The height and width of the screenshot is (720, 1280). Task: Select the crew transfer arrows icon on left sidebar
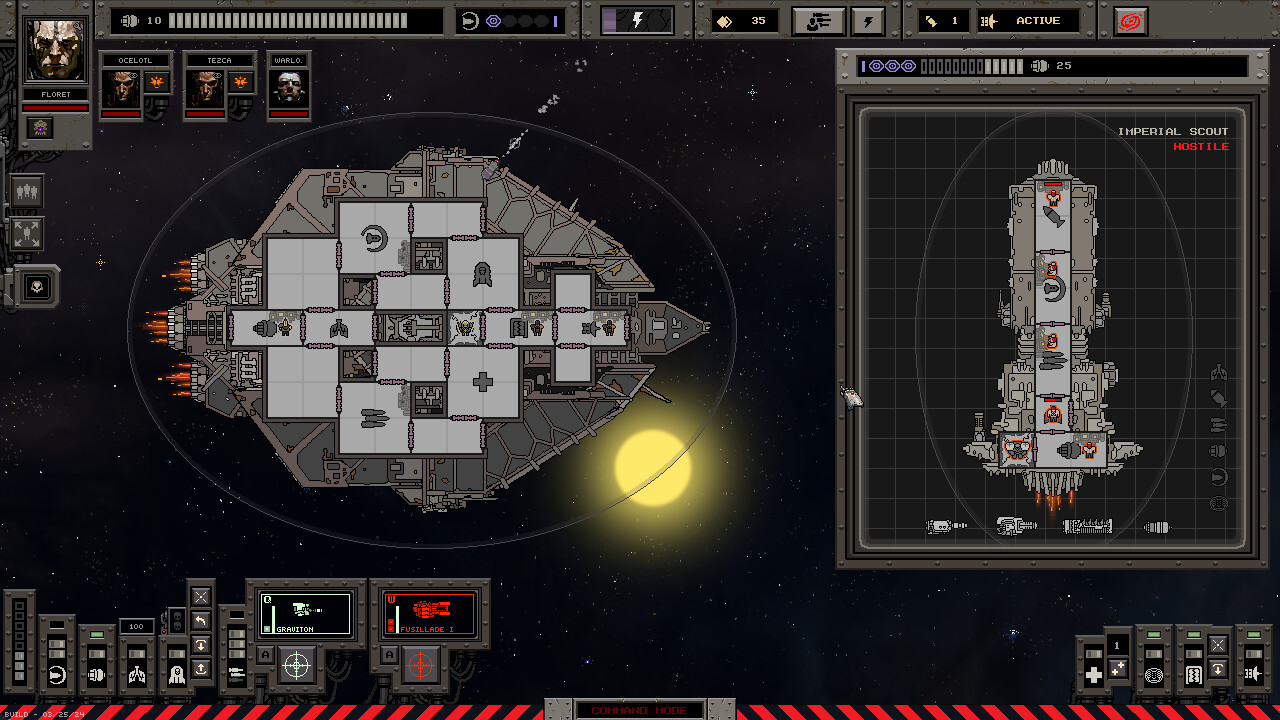click(x=28, y=233)
